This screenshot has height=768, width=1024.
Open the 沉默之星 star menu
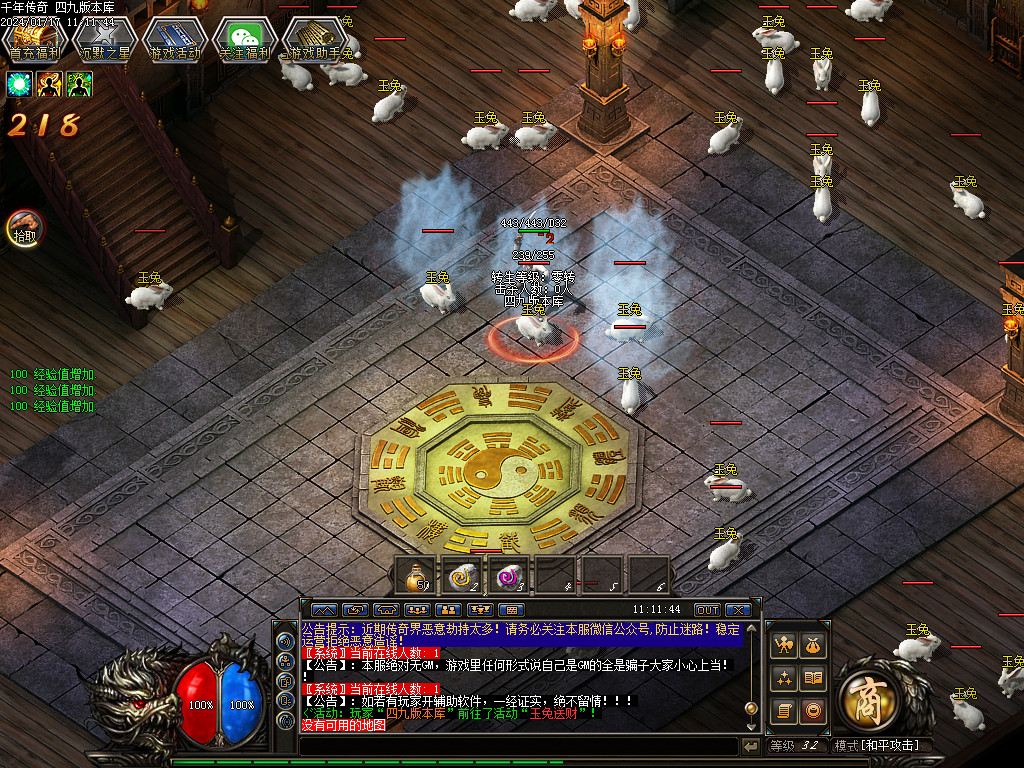click(x=104, y=41)
